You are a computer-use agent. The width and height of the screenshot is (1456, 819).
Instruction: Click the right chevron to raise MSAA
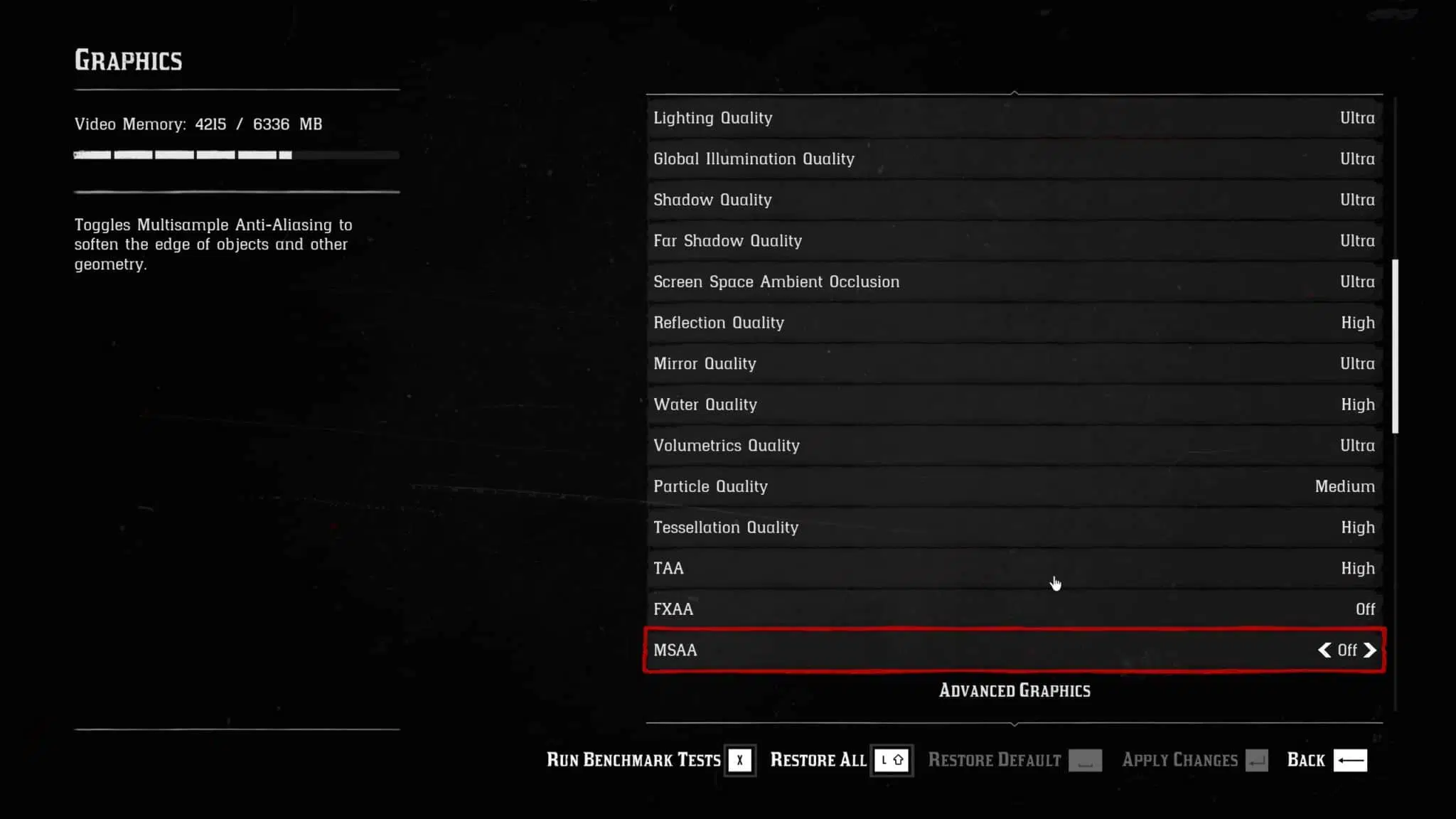(1371, 650)
